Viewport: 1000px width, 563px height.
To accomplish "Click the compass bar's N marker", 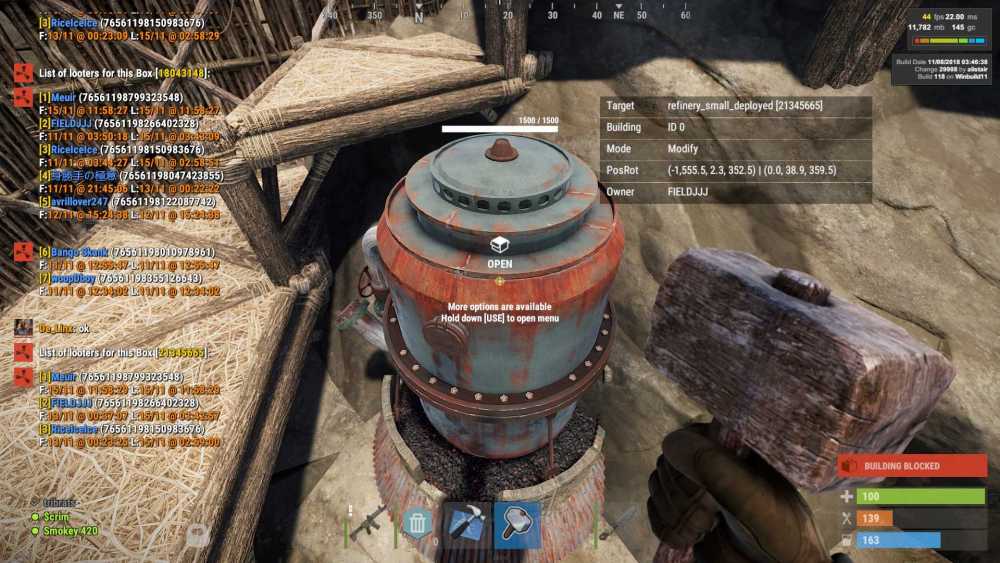I will (x=418, y=16).
